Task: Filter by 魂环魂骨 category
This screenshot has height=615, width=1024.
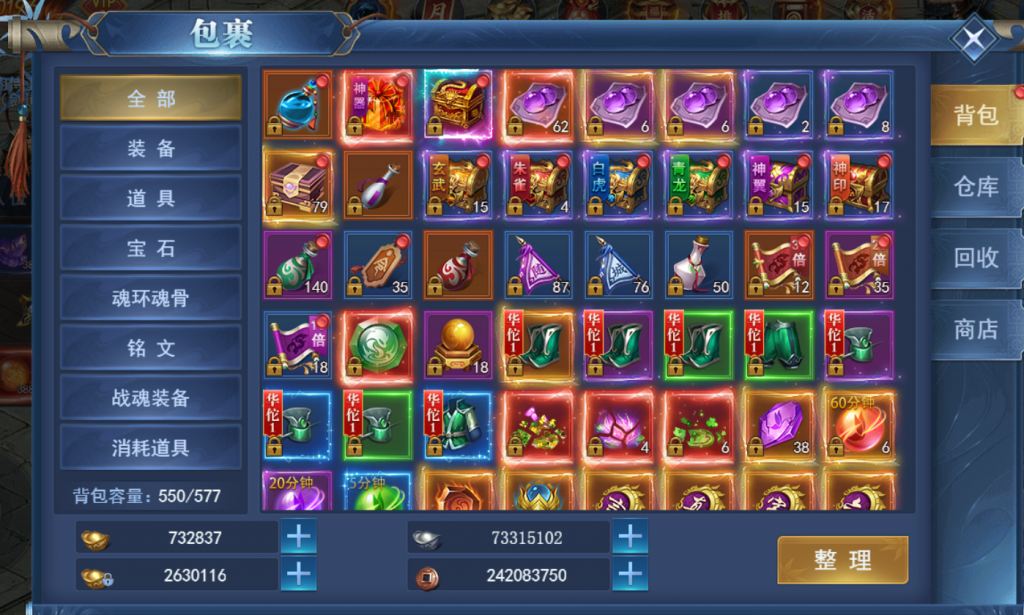Action: pyautogui.click(x=151, y=298)
